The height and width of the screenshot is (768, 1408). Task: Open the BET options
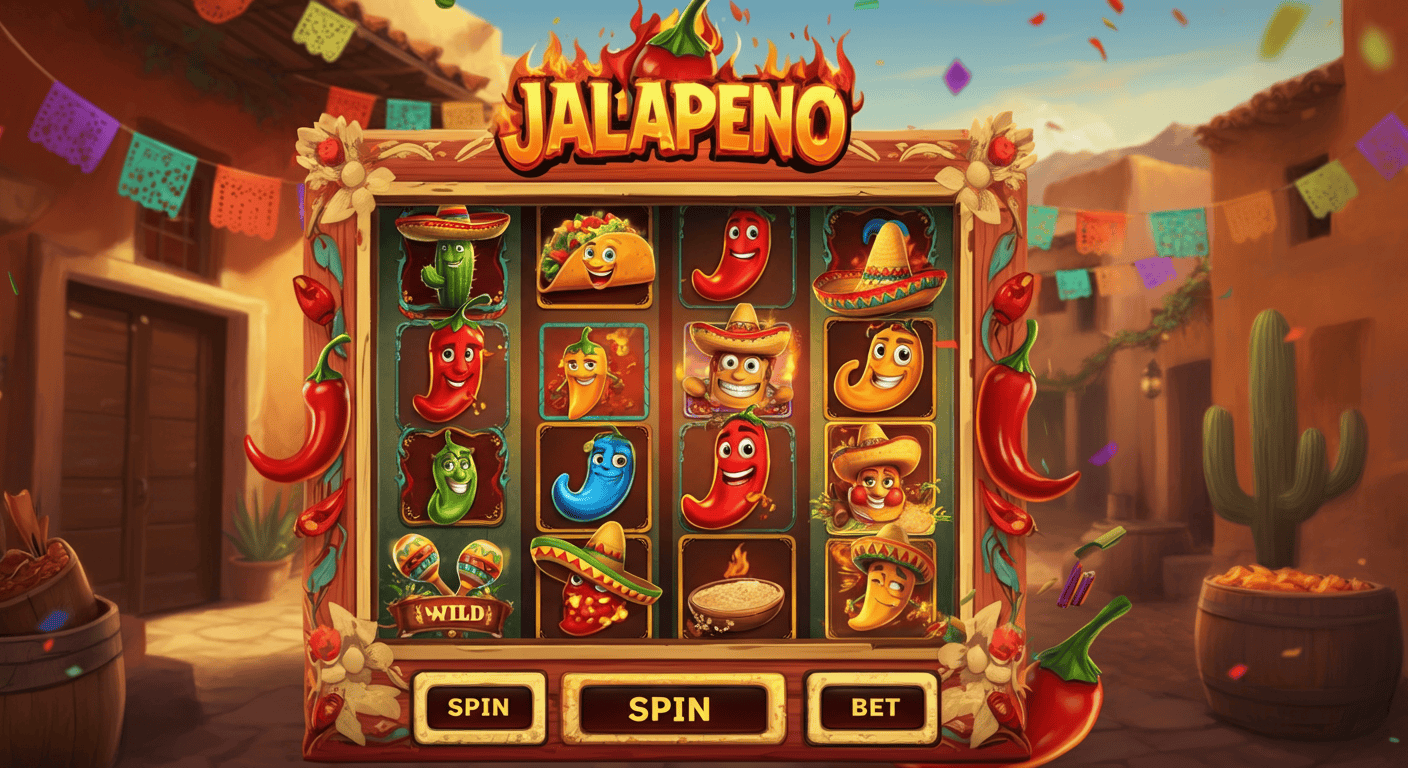[x=873, y=707]
